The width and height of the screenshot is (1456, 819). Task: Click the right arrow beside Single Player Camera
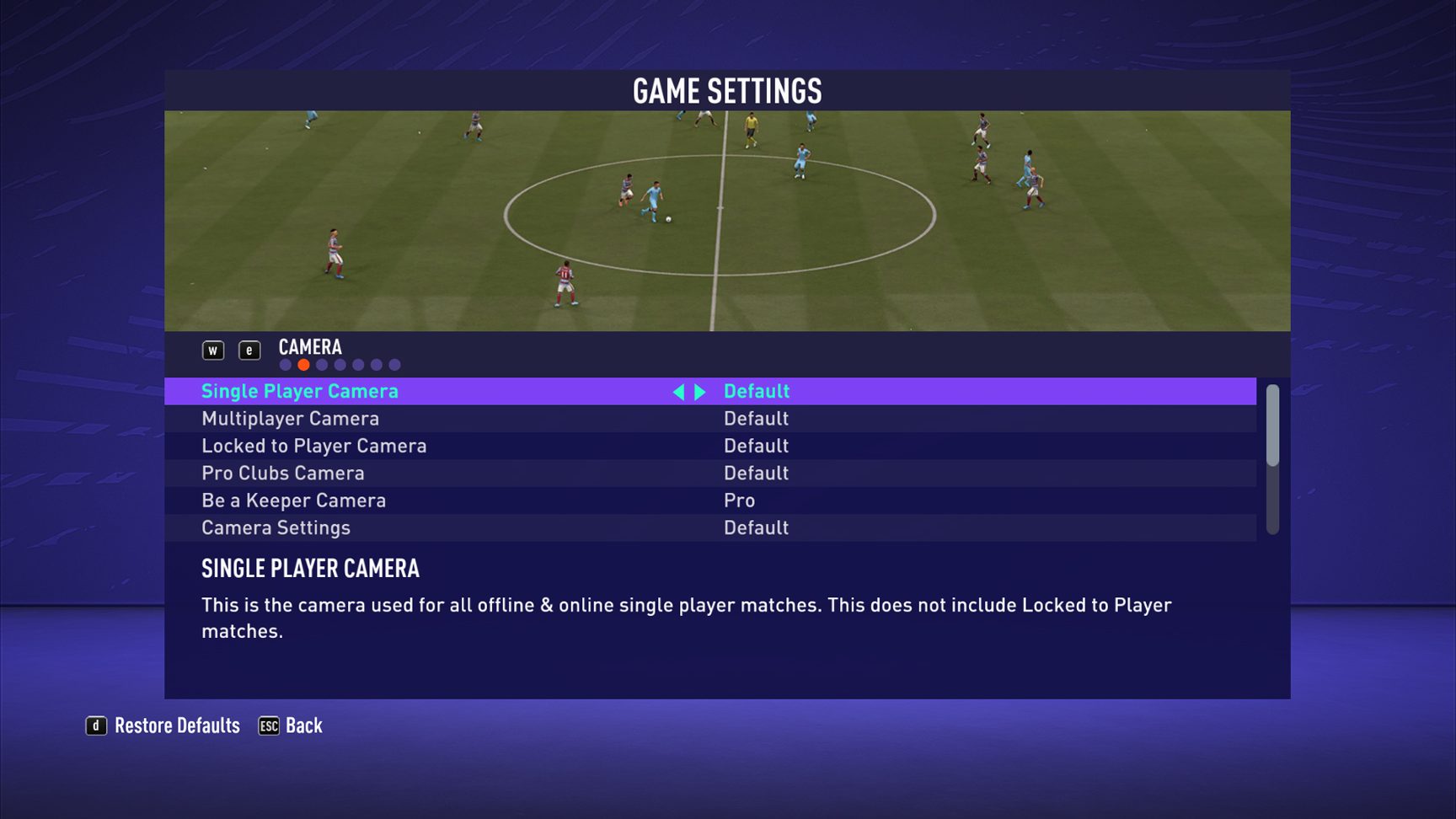coord(701,391)
